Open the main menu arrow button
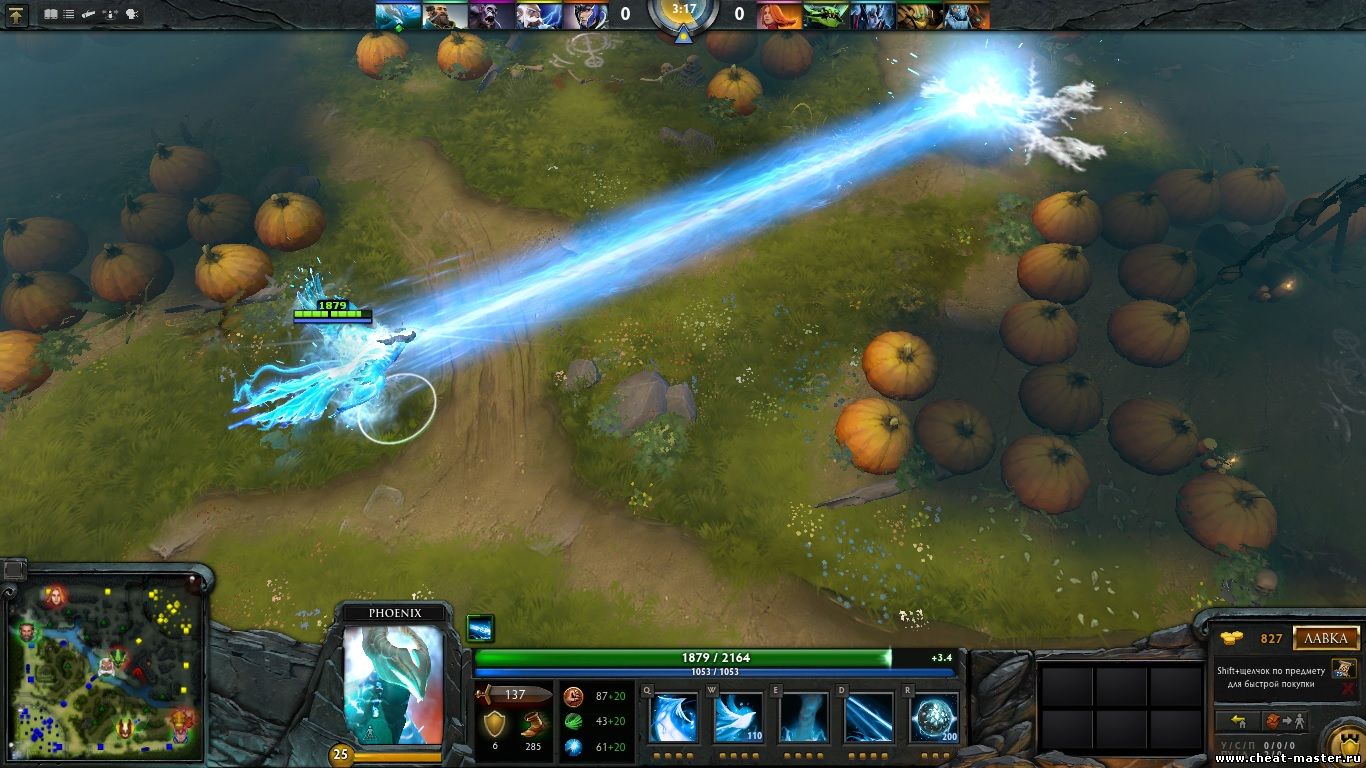The image size is (1366, 768). (x=17, y=15)
